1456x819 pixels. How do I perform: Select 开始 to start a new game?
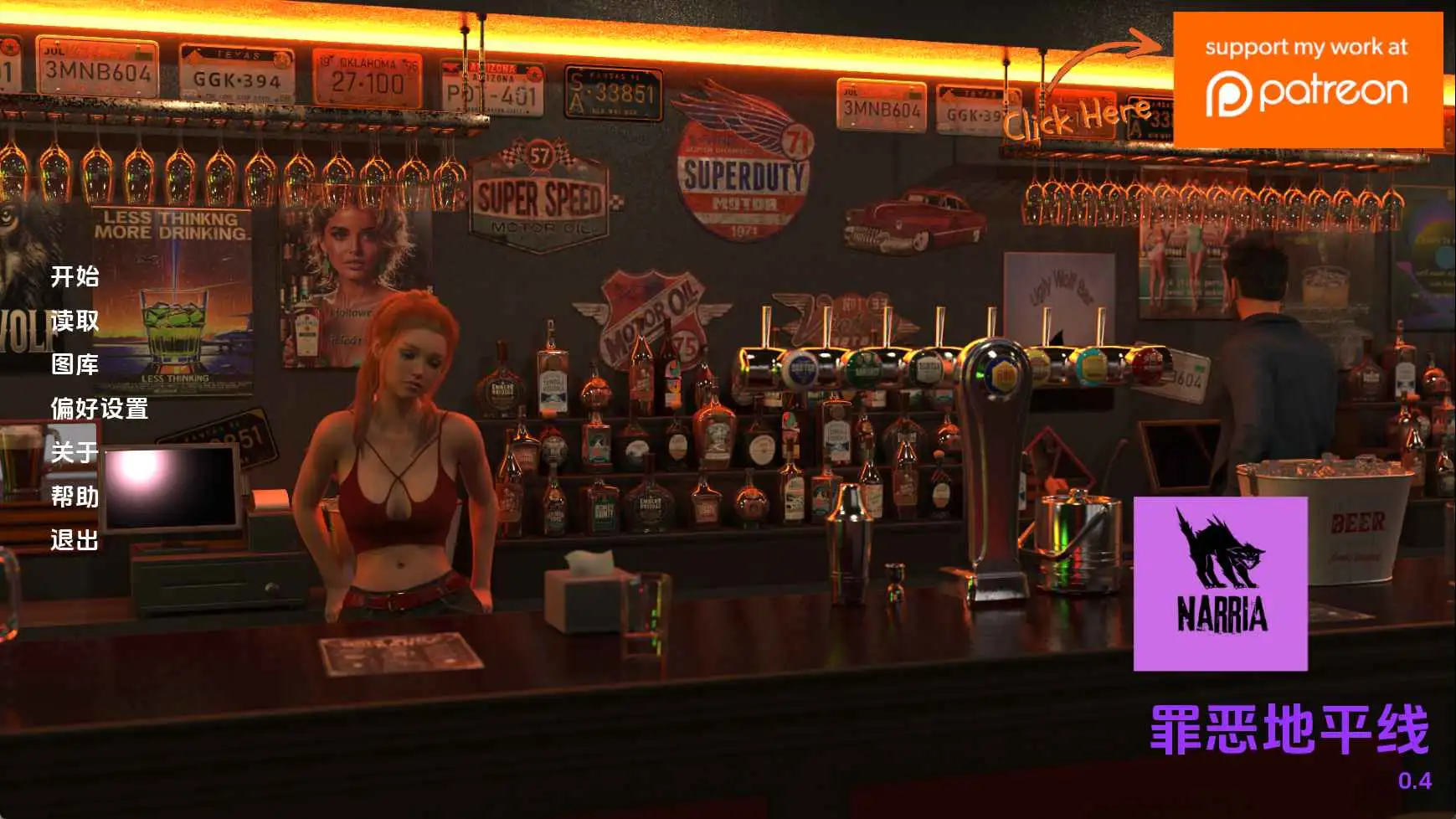point(74,278)
